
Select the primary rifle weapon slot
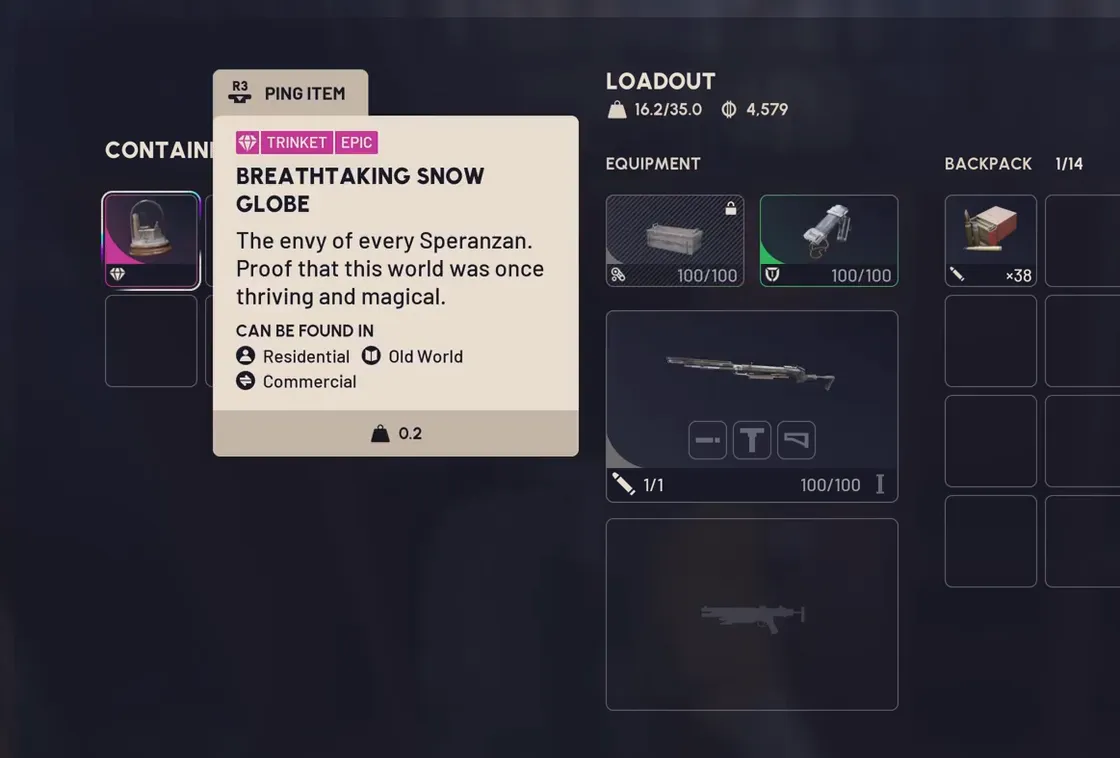point(751,380)
